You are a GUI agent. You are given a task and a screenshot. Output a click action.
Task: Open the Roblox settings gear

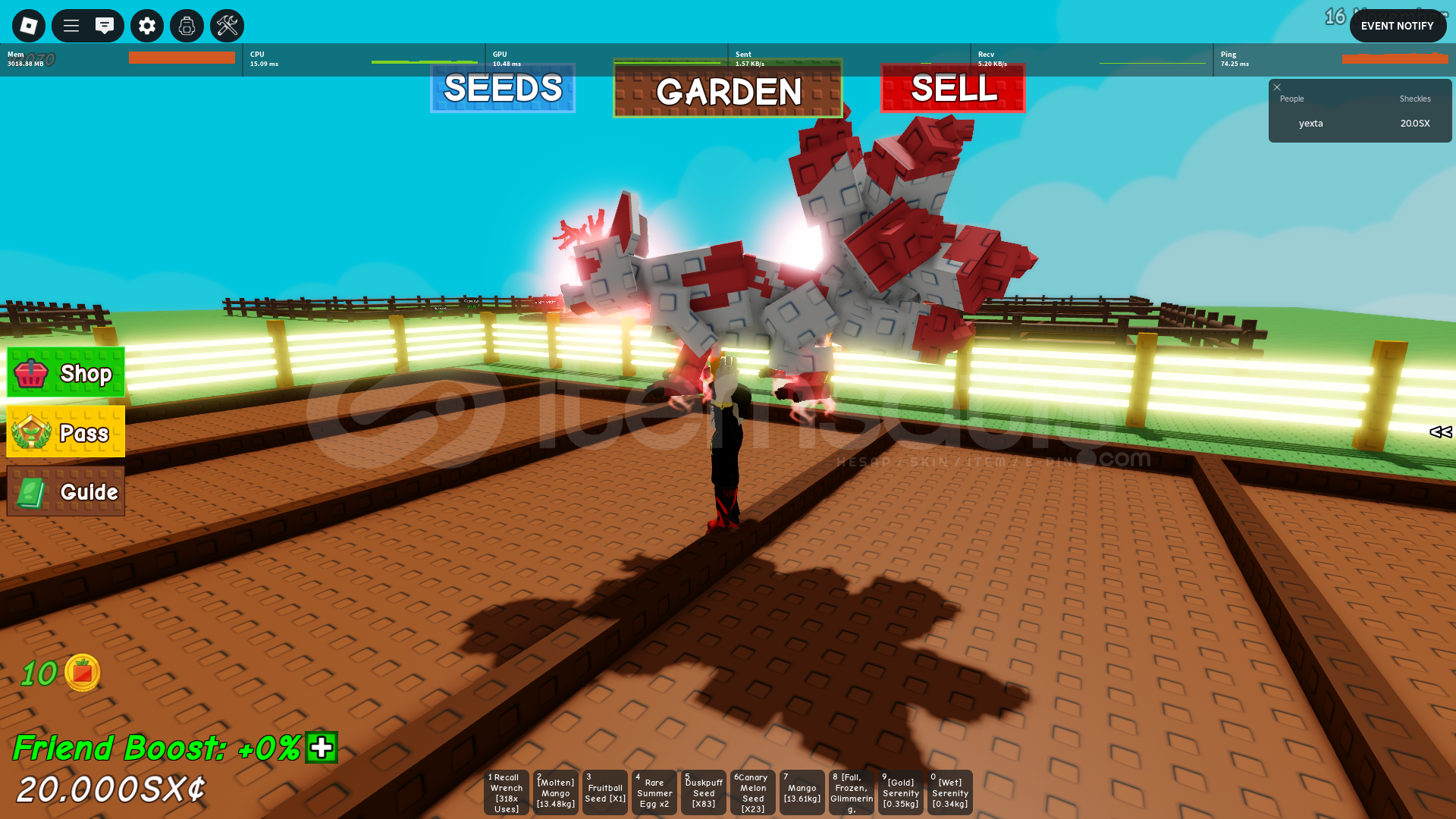pyautogui.click(x=146, y=25)
